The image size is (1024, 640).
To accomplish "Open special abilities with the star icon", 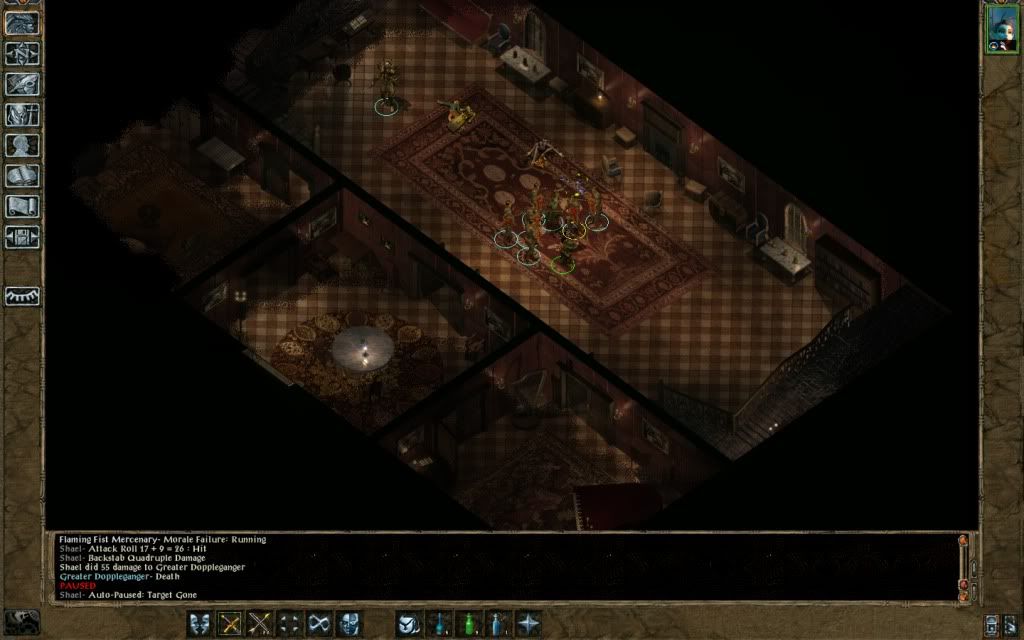I will click(x=528, y=623).
